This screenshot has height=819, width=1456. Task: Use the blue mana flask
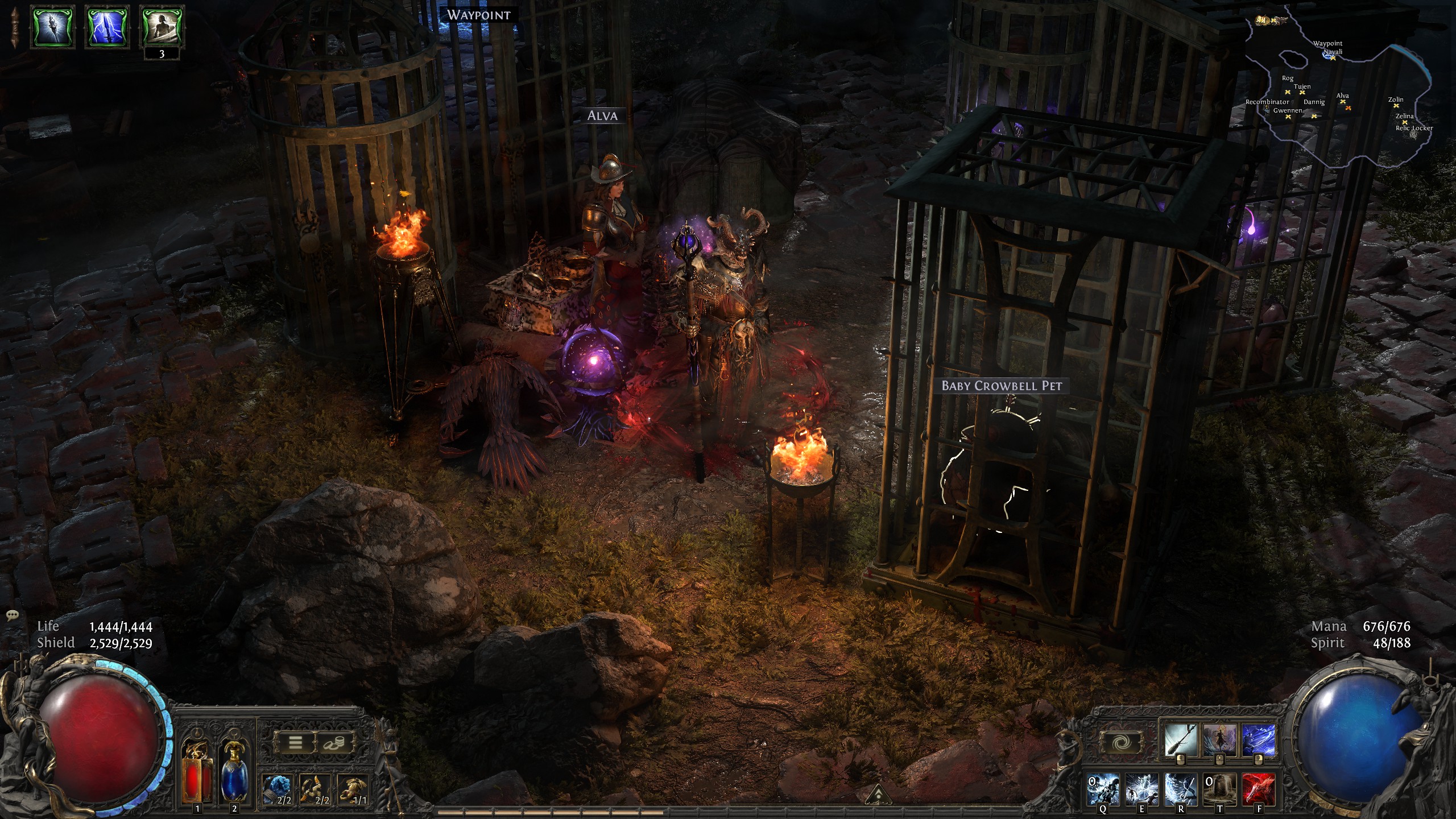(234, 771)
